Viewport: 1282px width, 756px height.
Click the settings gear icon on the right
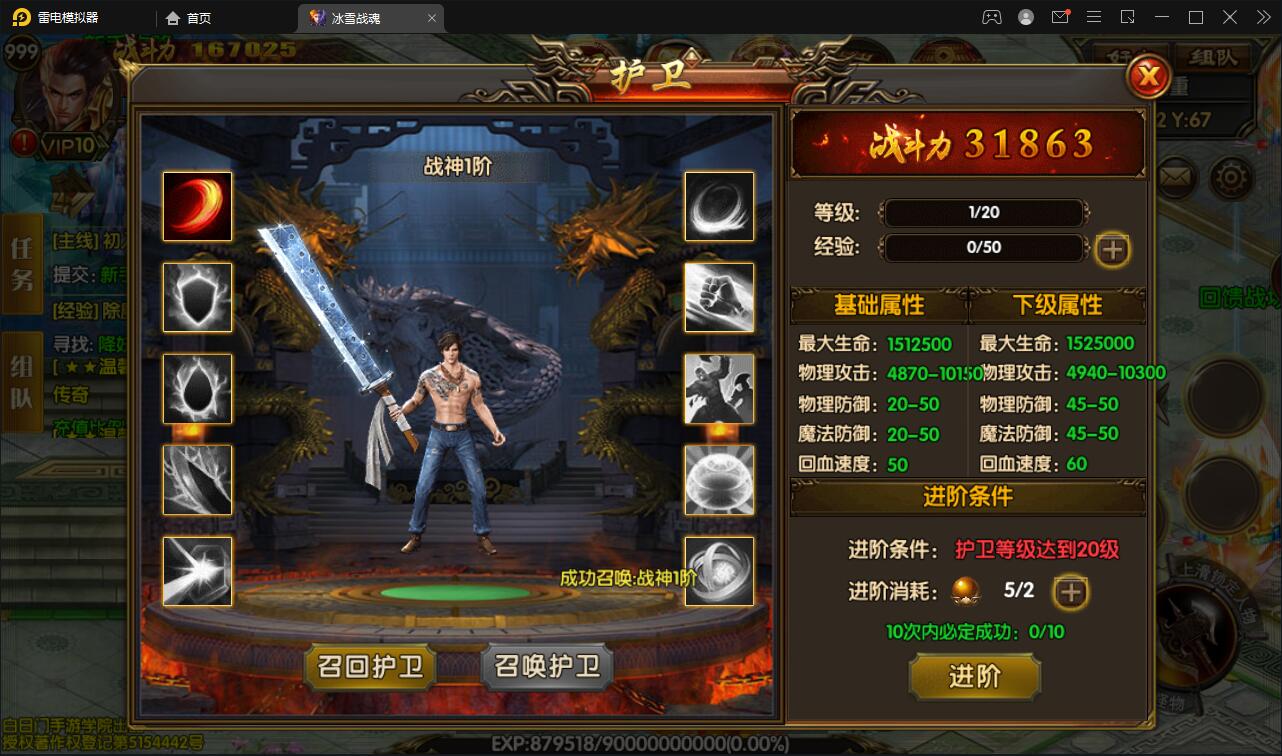tap(1231, 175)
